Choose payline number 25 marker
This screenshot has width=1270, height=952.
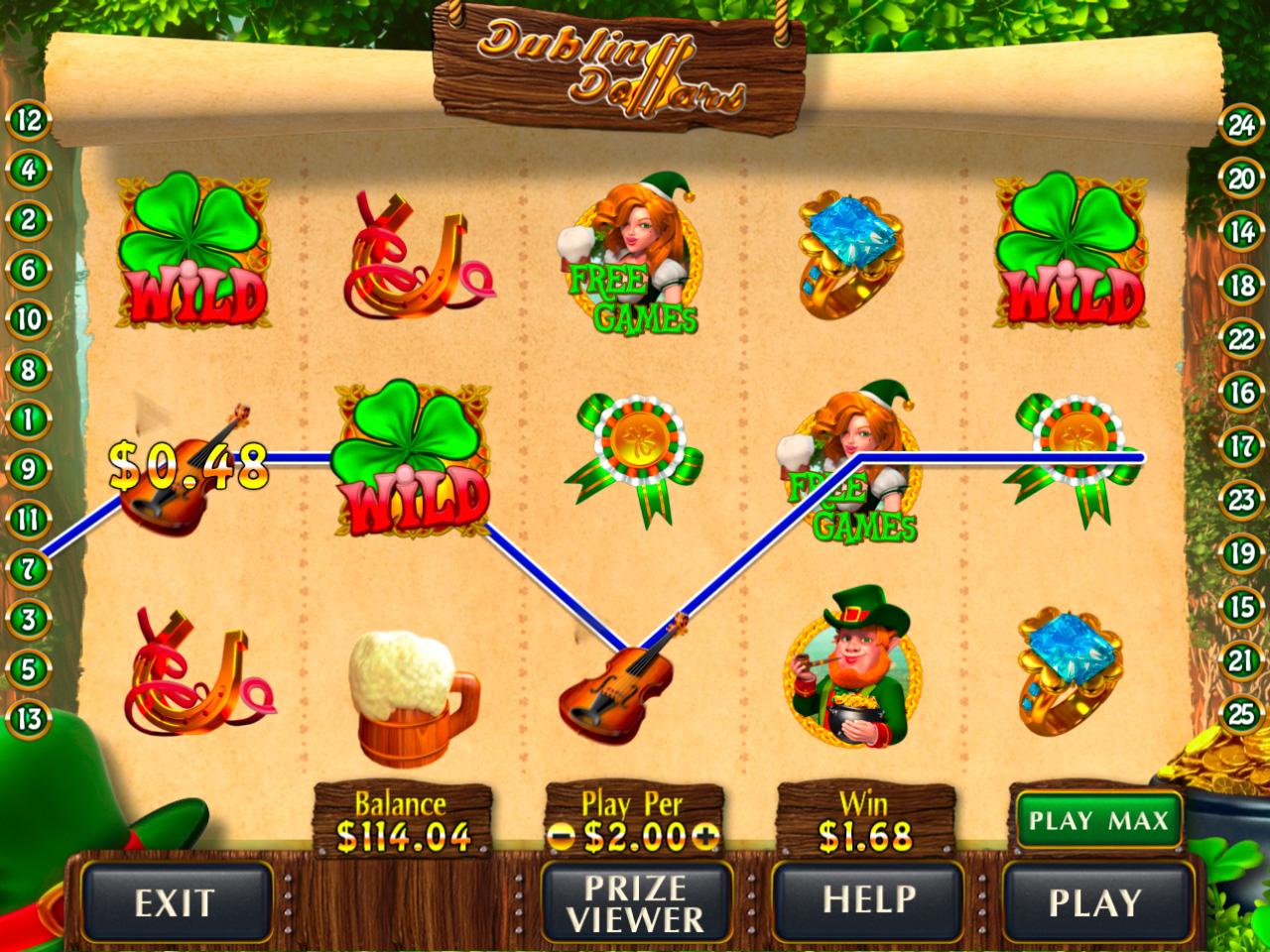[x=1241, y=713]
